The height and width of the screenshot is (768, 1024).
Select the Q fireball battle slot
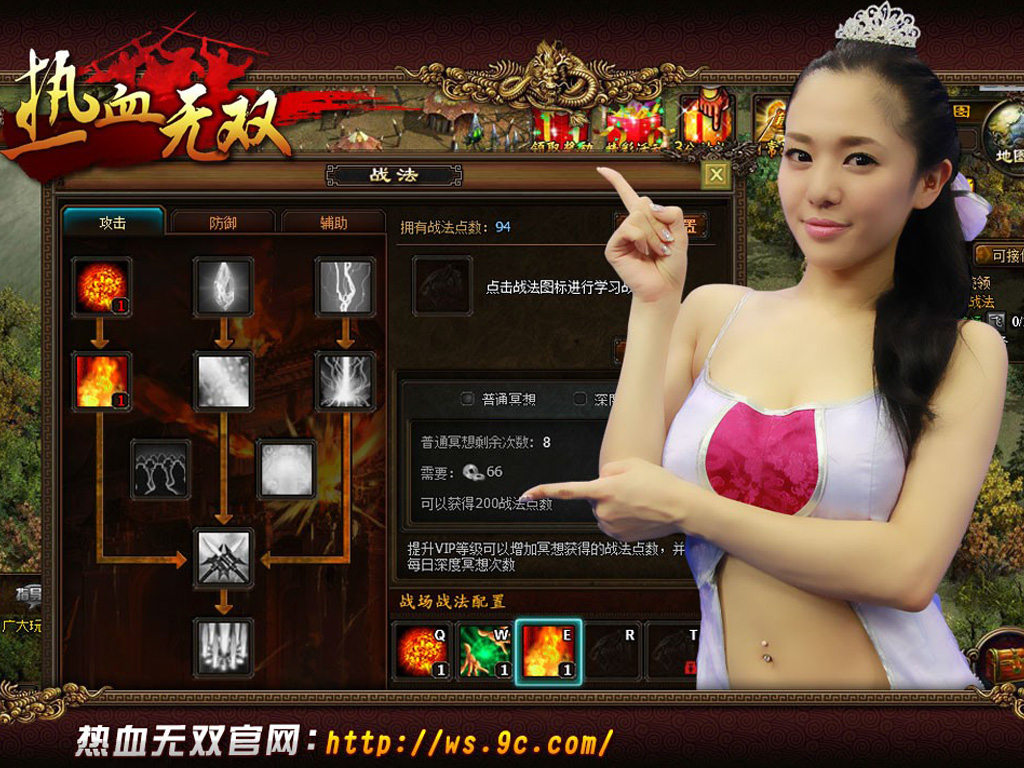pyautogui.click(x=421, y=651)
